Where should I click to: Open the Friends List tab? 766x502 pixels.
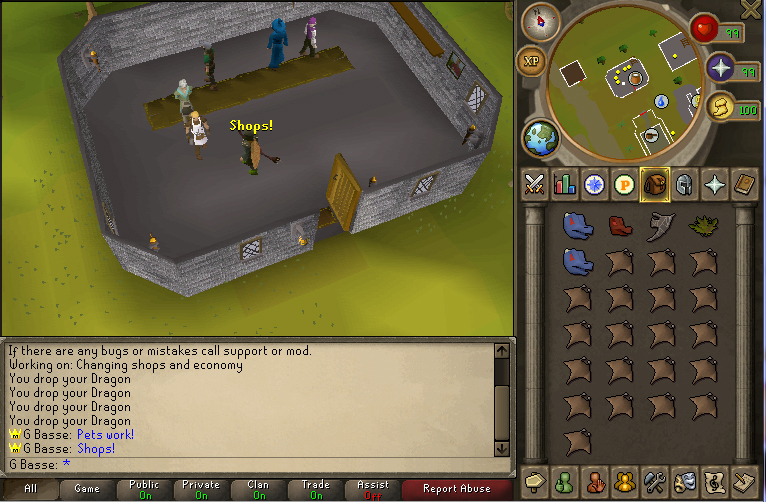pos(564,480)
